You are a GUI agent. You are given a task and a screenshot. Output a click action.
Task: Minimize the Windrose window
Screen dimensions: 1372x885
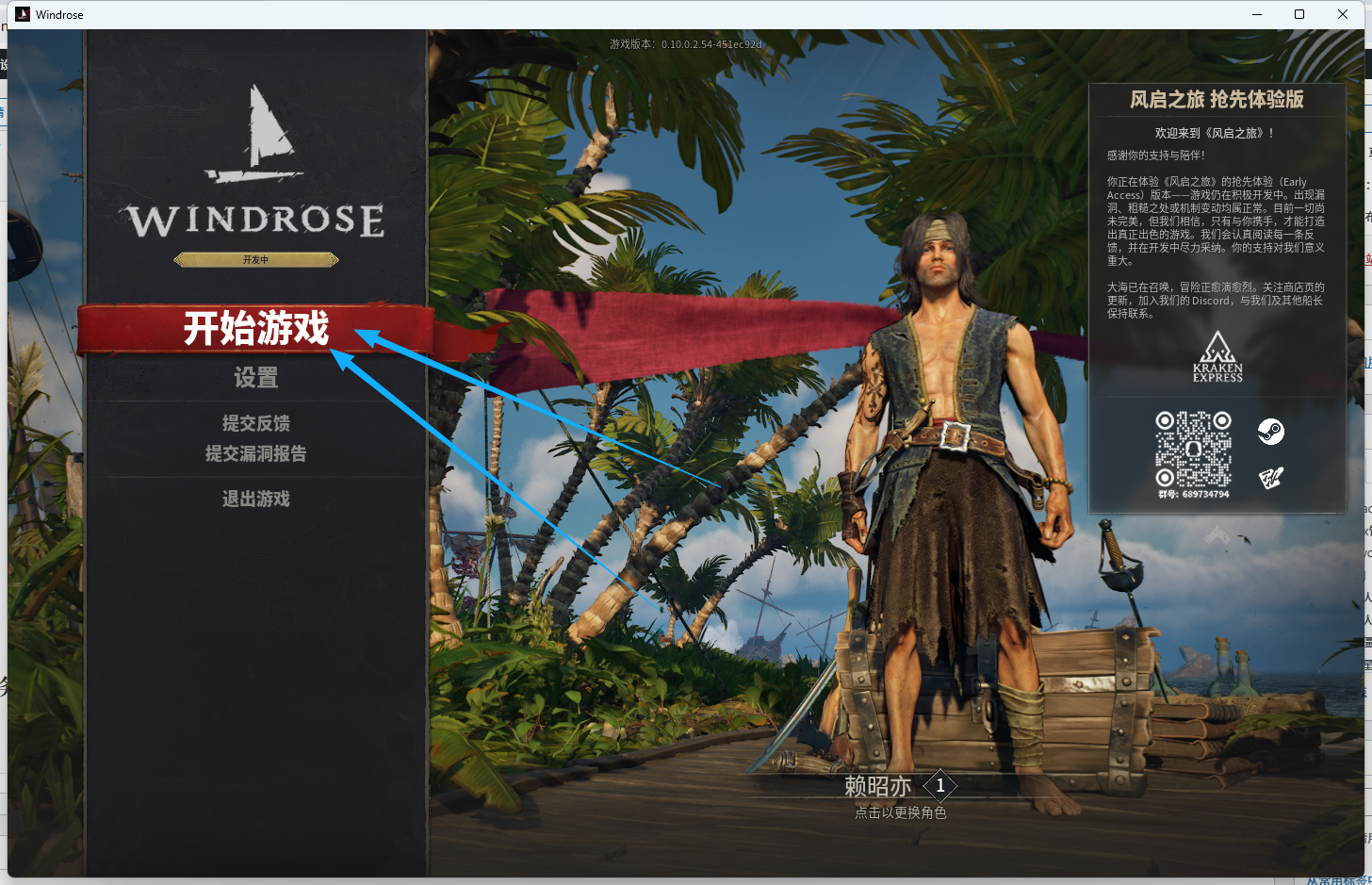[x=1257, y=14]
